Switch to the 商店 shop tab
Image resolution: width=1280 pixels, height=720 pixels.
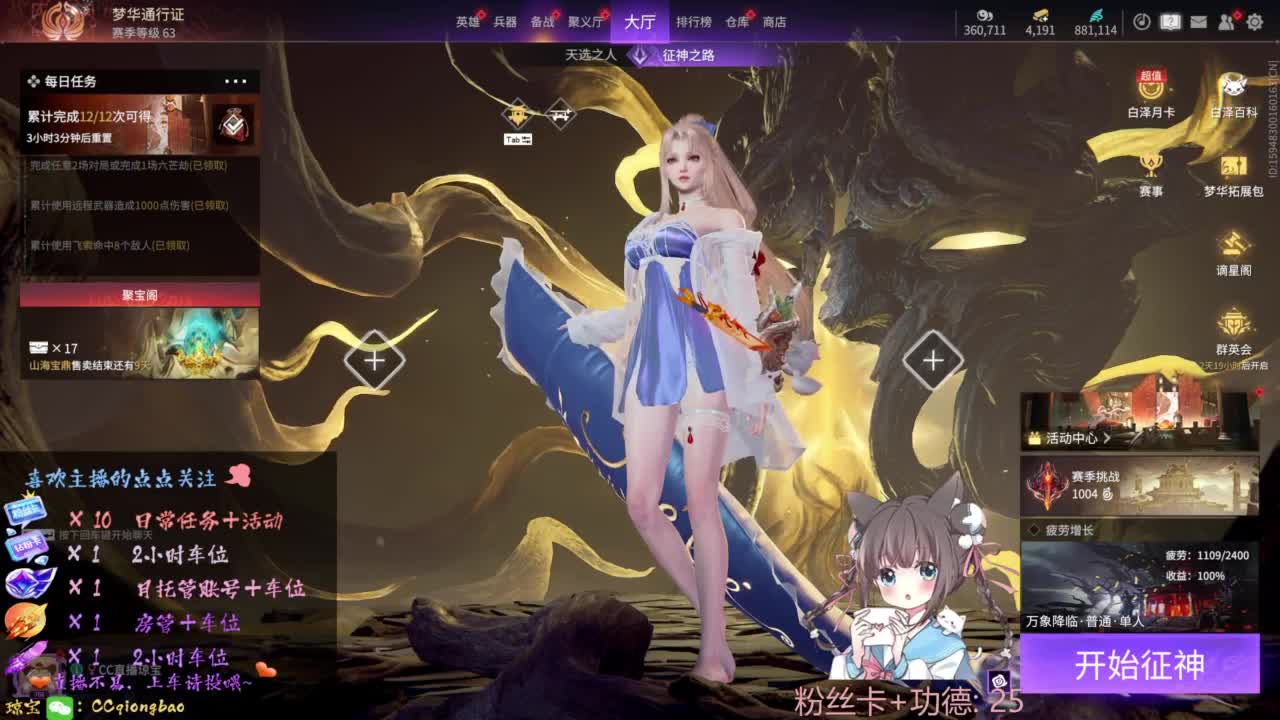click(774, 22)
